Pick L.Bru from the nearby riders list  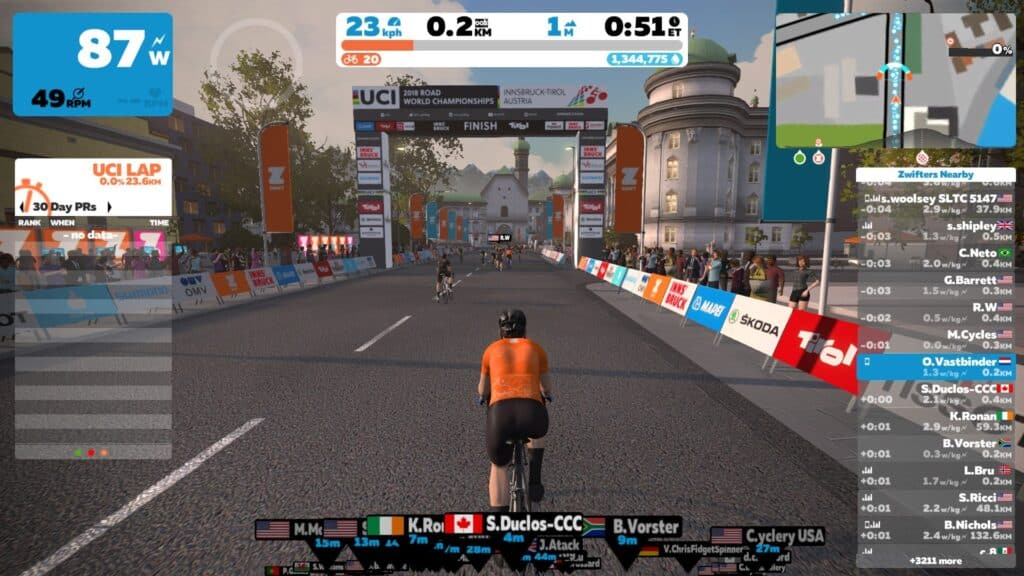936,474
